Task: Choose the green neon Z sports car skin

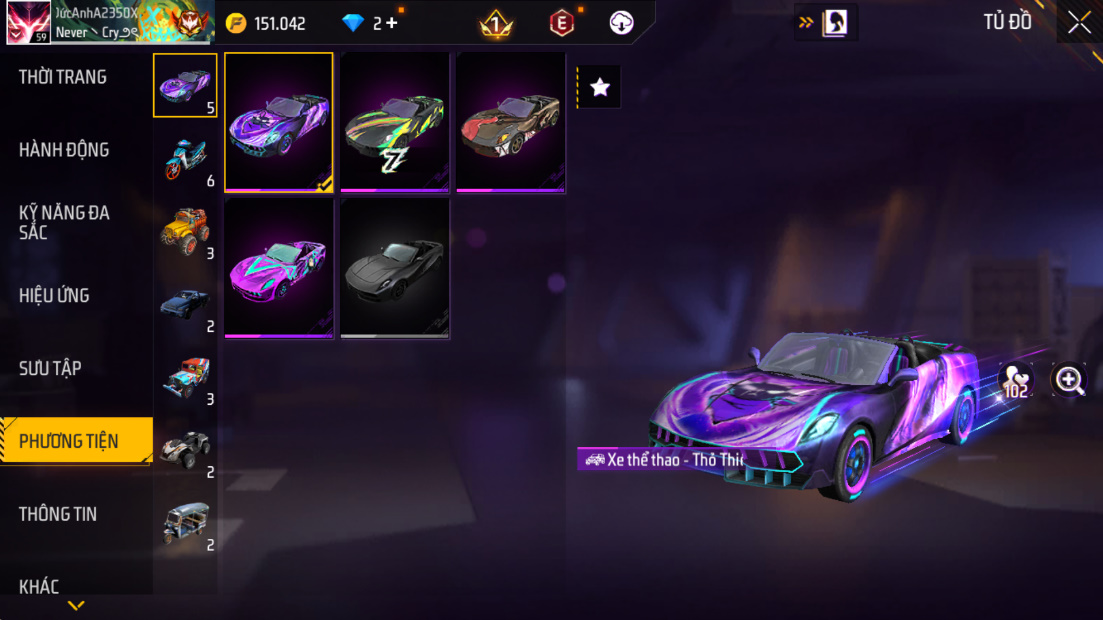Action: [395, 121]
